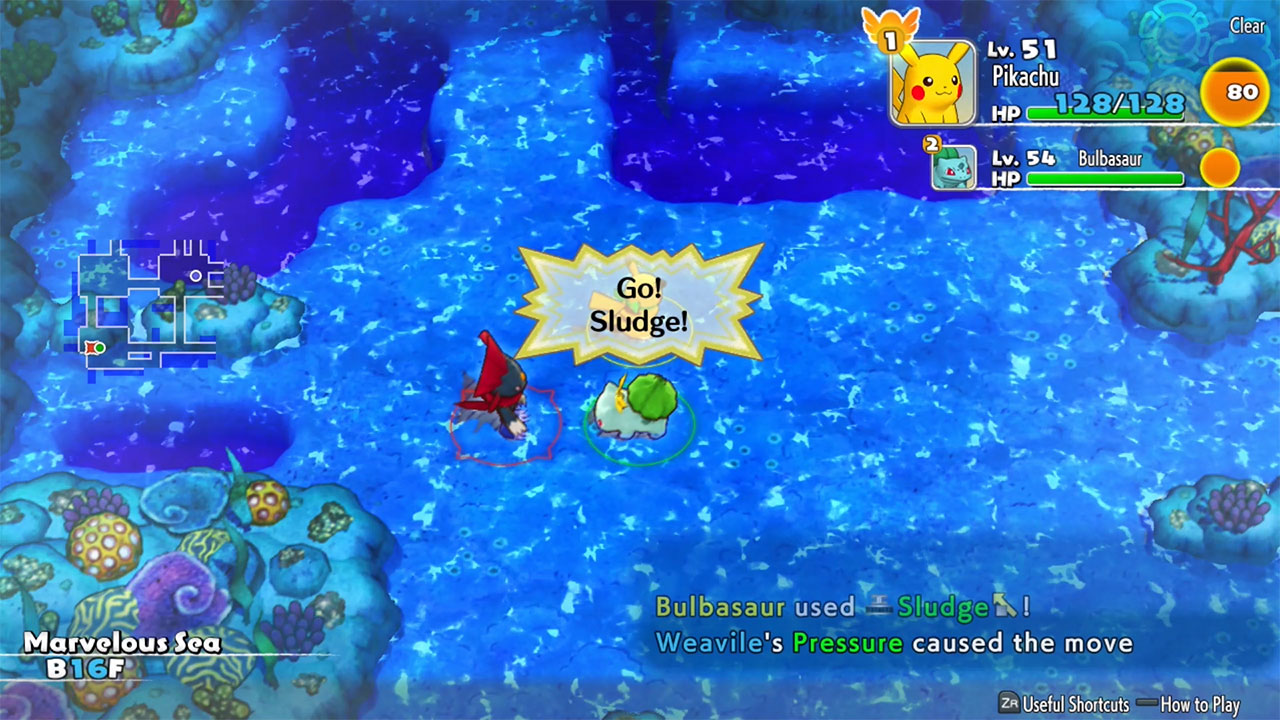Click the number 2 badge on Bulbasaur's portrait
This screenshot has height=720, width=1280.
point(932,144)
